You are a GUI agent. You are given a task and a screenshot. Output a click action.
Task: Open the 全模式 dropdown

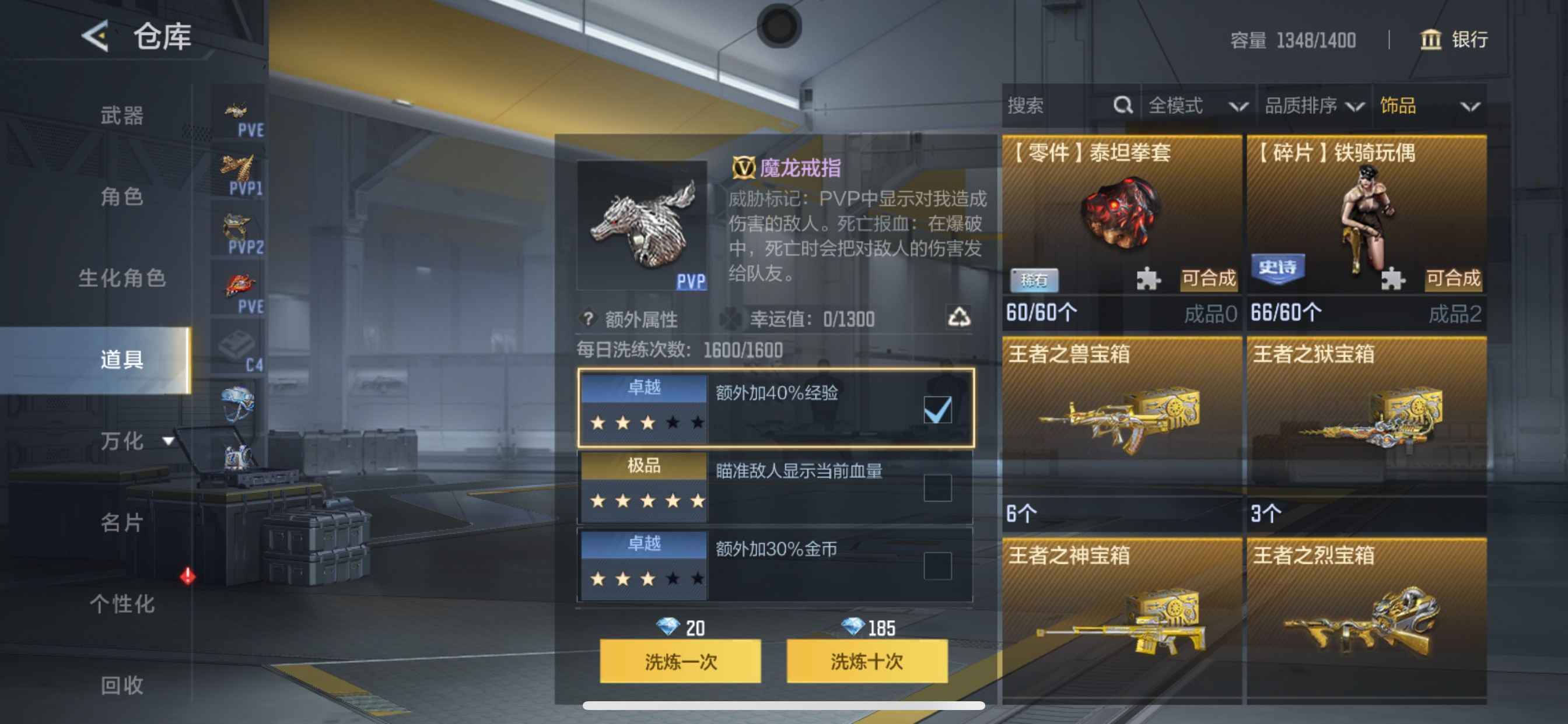1193,106
